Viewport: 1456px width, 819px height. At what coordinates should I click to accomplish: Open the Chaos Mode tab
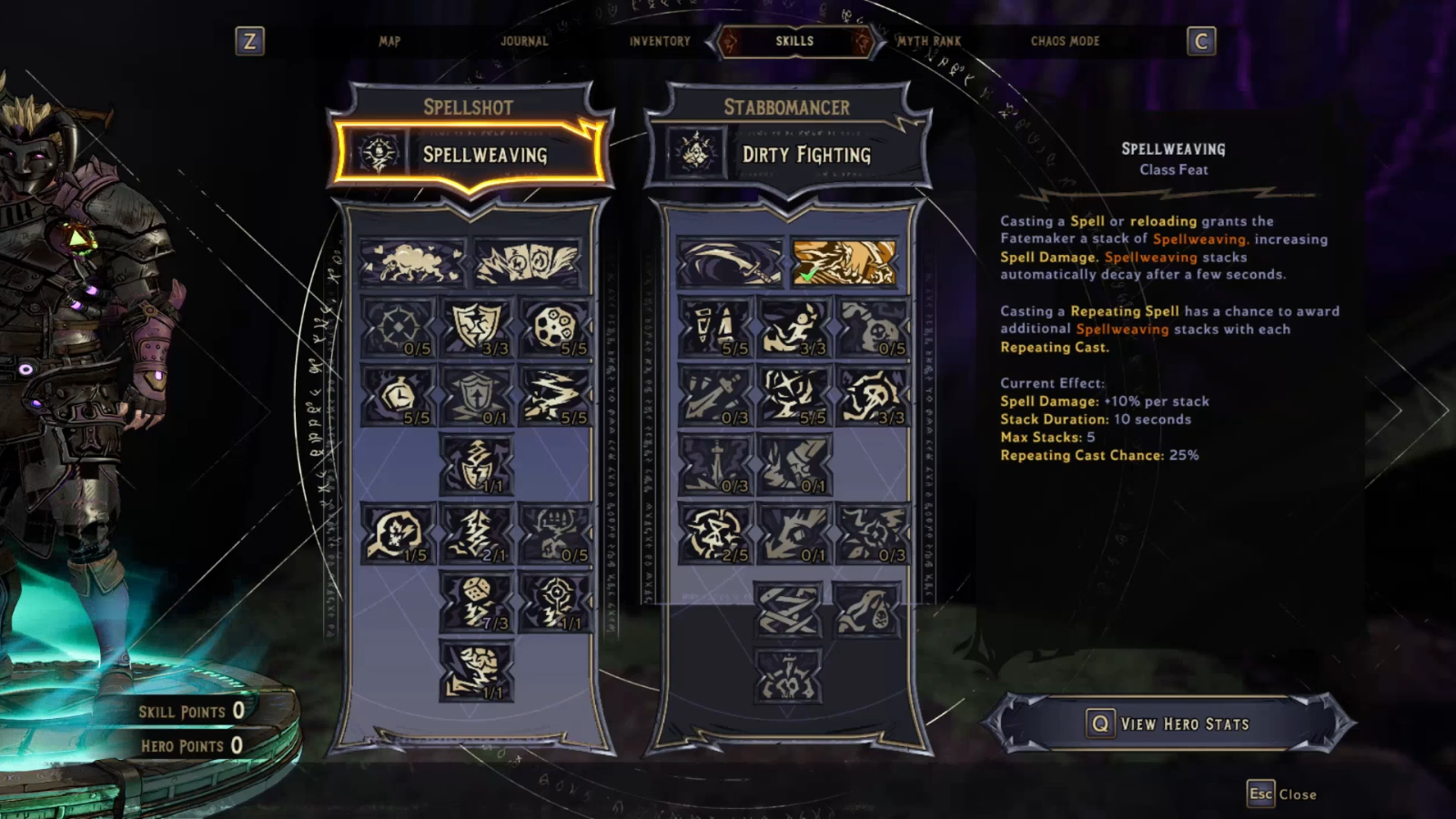(1065, 41)
